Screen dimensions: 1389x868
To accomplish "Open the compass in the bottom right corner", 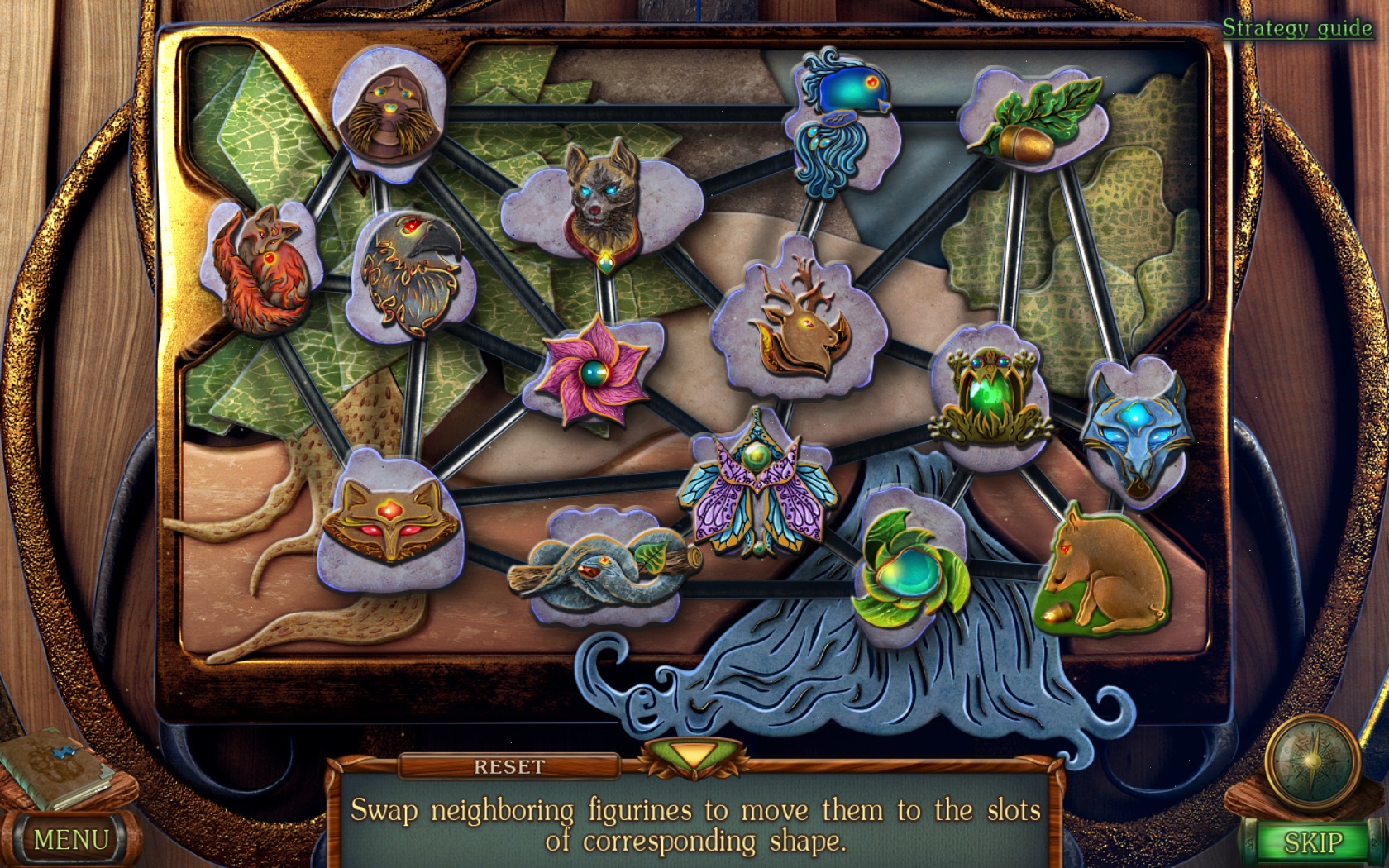I will 1315,761.
